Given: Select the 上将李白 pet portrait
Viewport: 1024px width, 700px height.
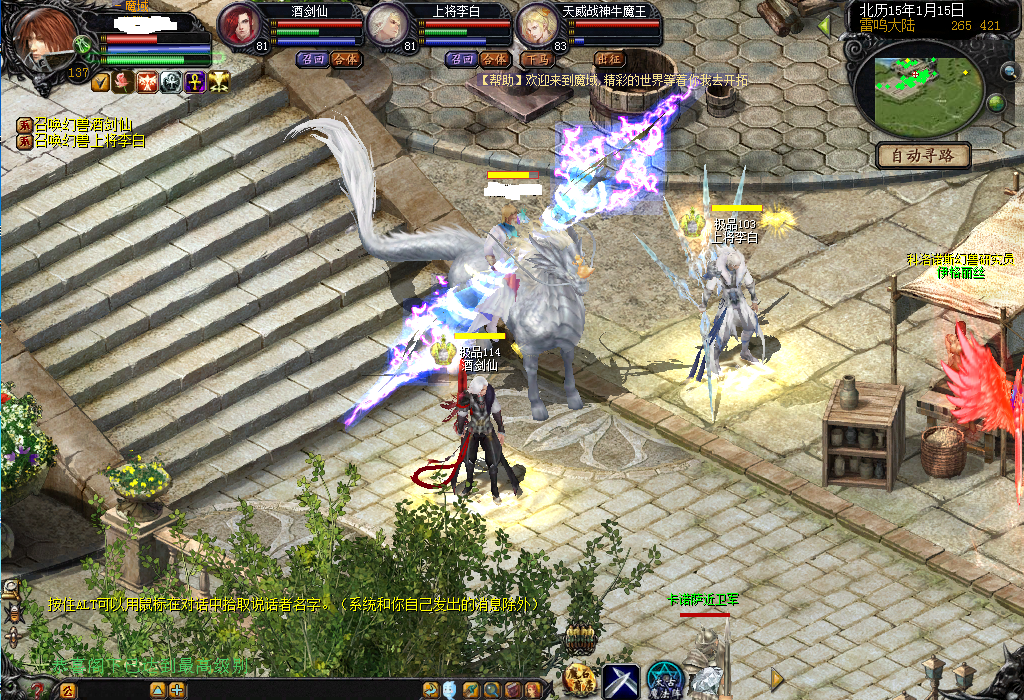Looking at the screenshot, I should (x=388, y=26).
